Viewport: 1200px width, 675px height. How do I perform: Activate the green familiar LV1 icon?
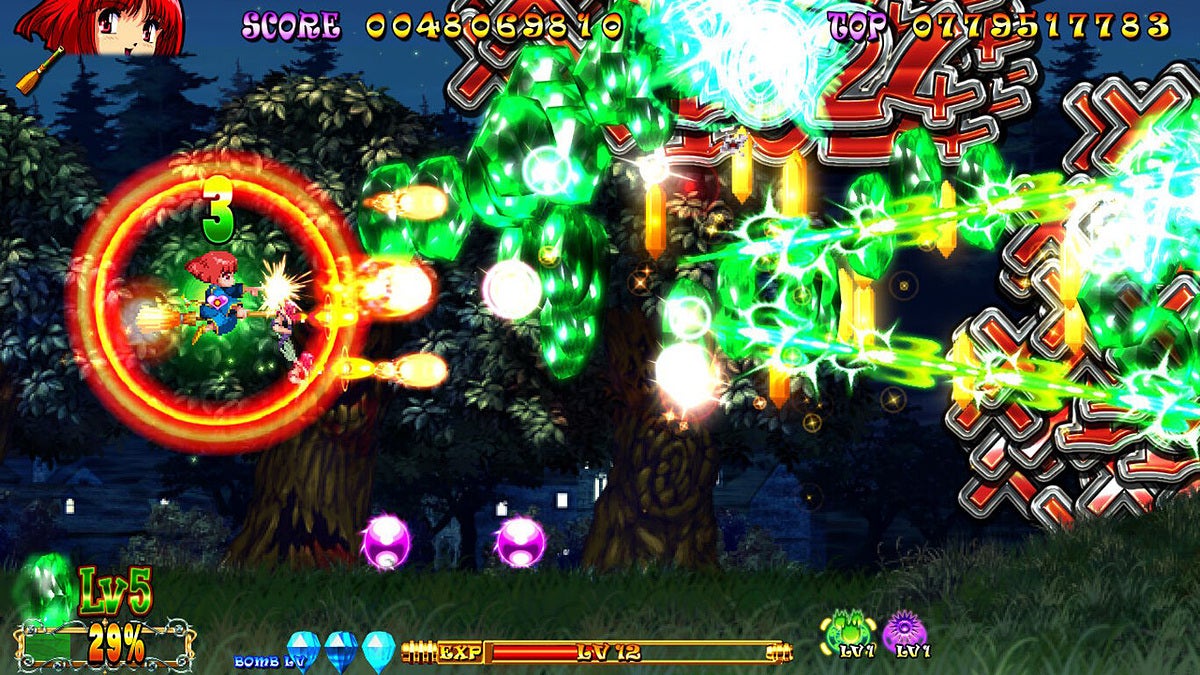(x=841, y=630)
